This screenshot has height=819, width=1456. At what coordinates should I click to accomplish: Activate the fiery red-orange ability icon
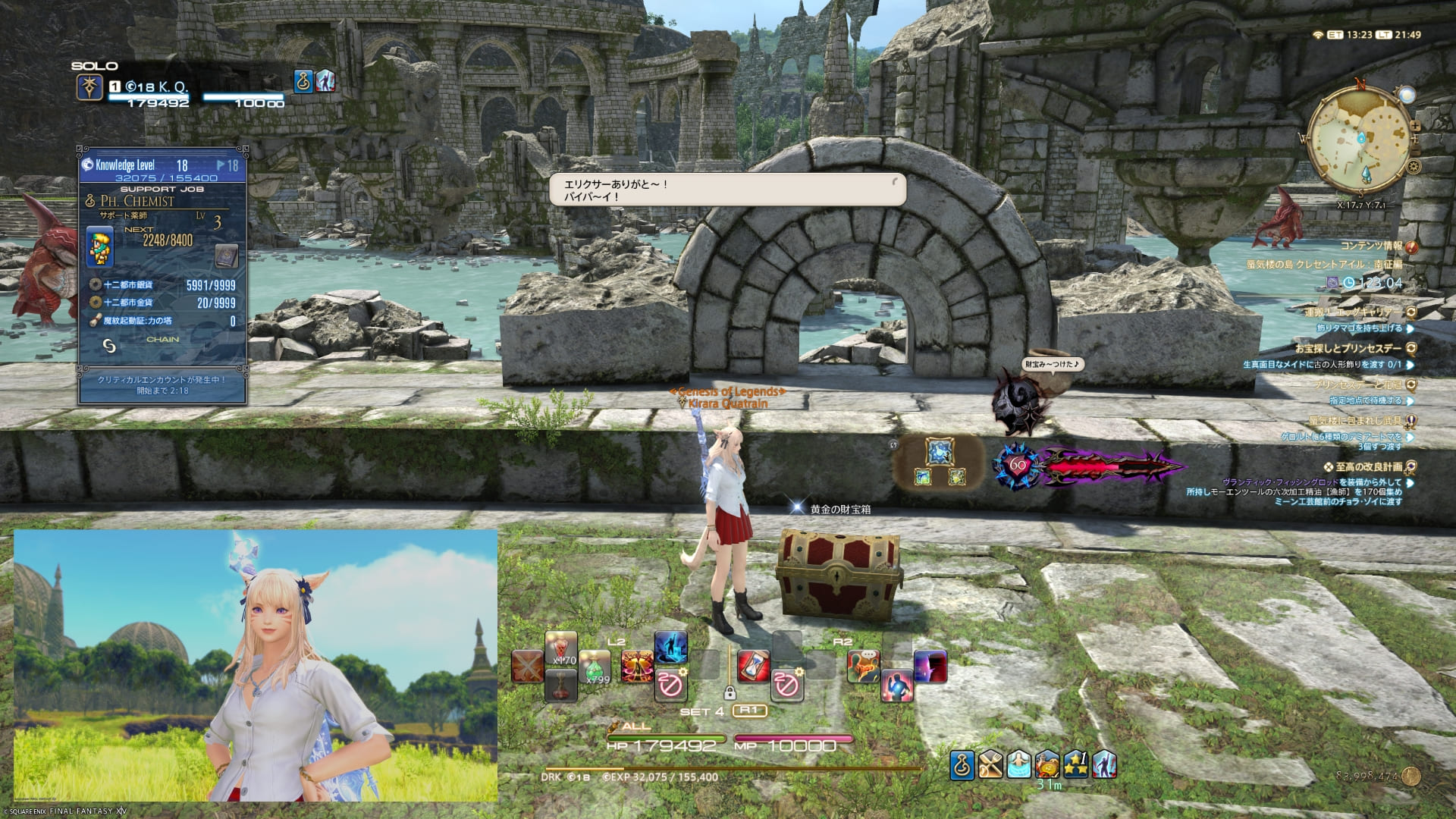(636, 667)
